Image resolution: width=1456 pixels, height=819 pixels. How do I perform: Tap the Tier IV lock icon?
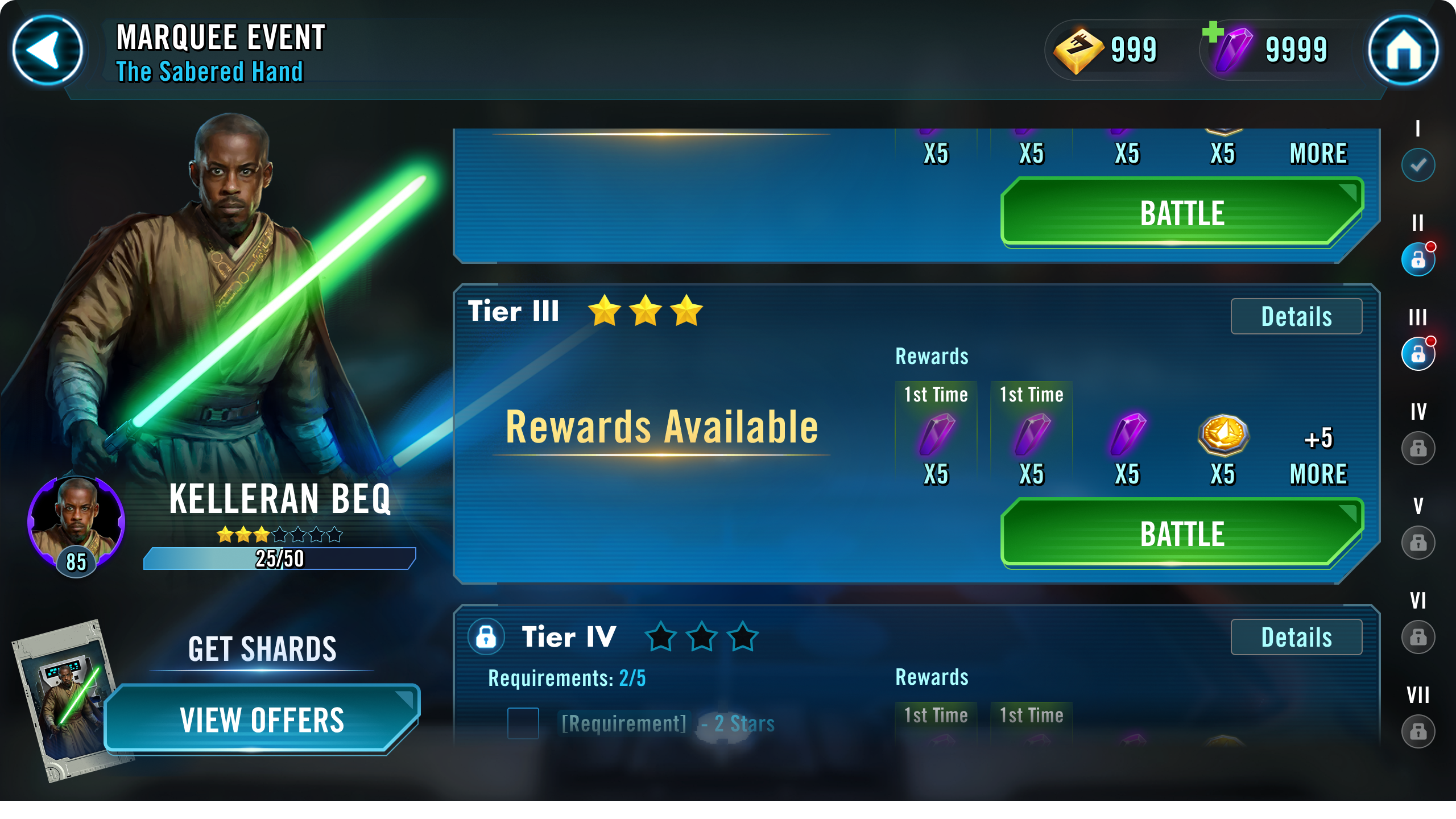coord(486,637)
